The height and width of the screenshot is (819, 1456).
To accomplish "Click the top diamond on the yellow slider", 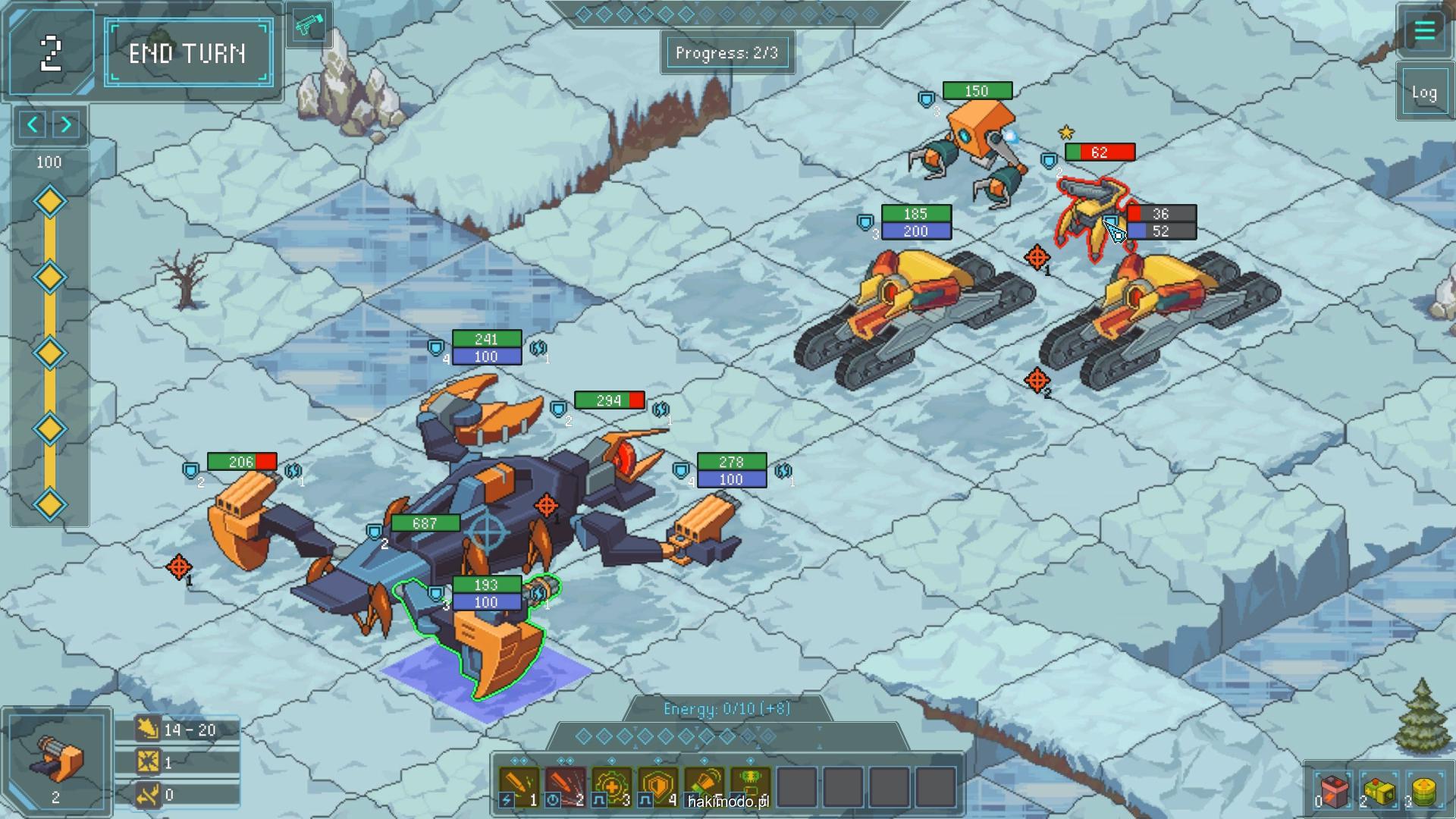I will (50, 202).
